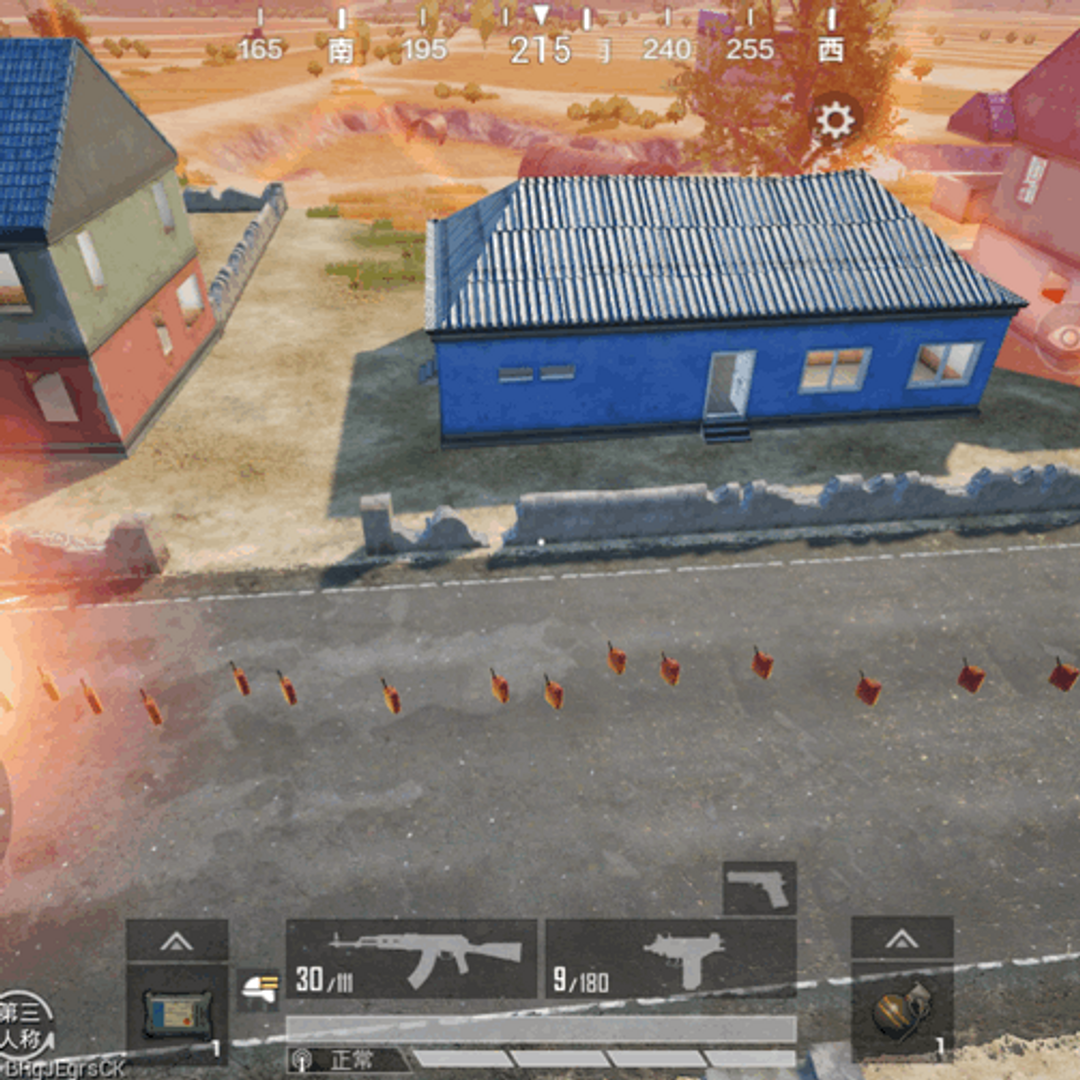Expand the throwables list arrow above grenade
1080x1080 pixels.
(x=901, y=939)
